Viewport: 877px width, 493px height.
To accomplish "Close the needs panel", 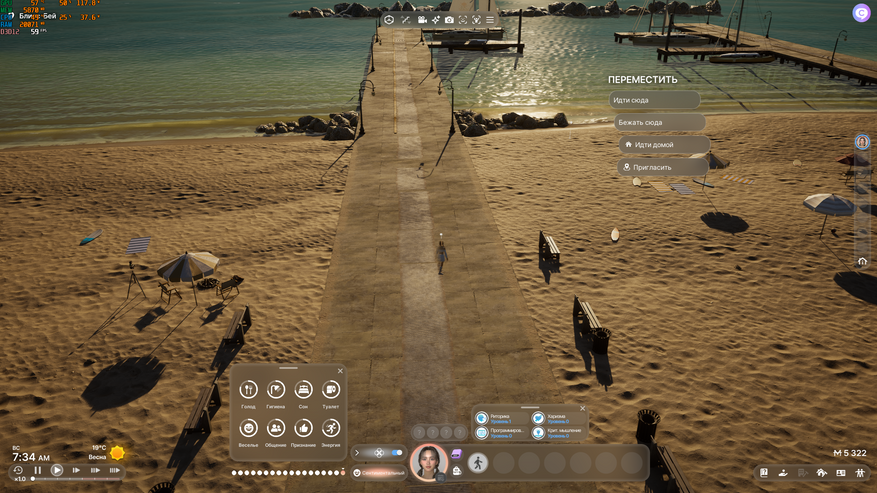I will [340, 371].
